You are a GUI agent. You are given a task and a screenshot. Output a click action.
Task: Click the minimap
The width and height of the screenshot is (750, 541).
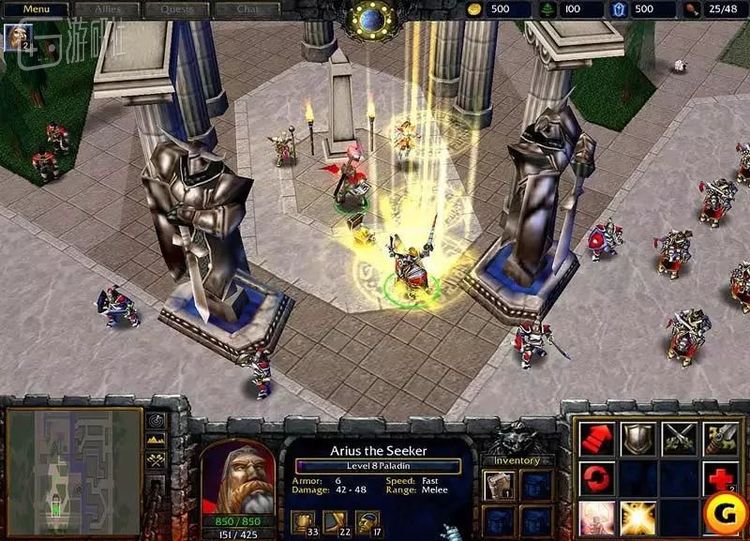(74, 466)
